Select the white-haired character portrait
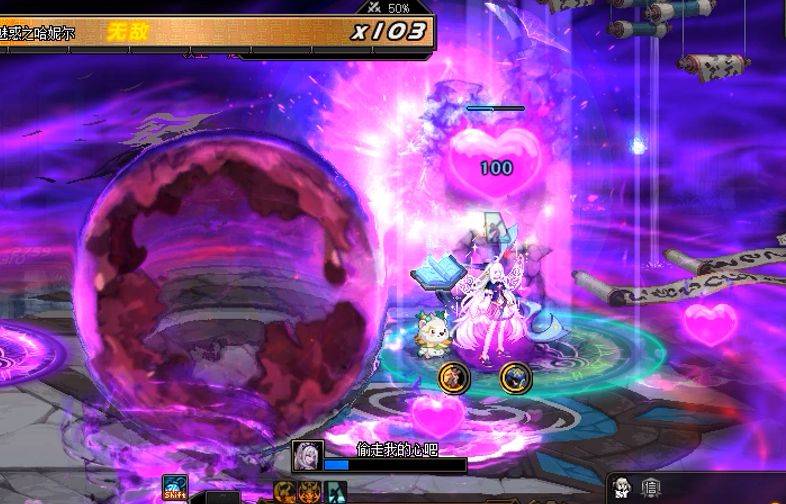 coord(307,455)
